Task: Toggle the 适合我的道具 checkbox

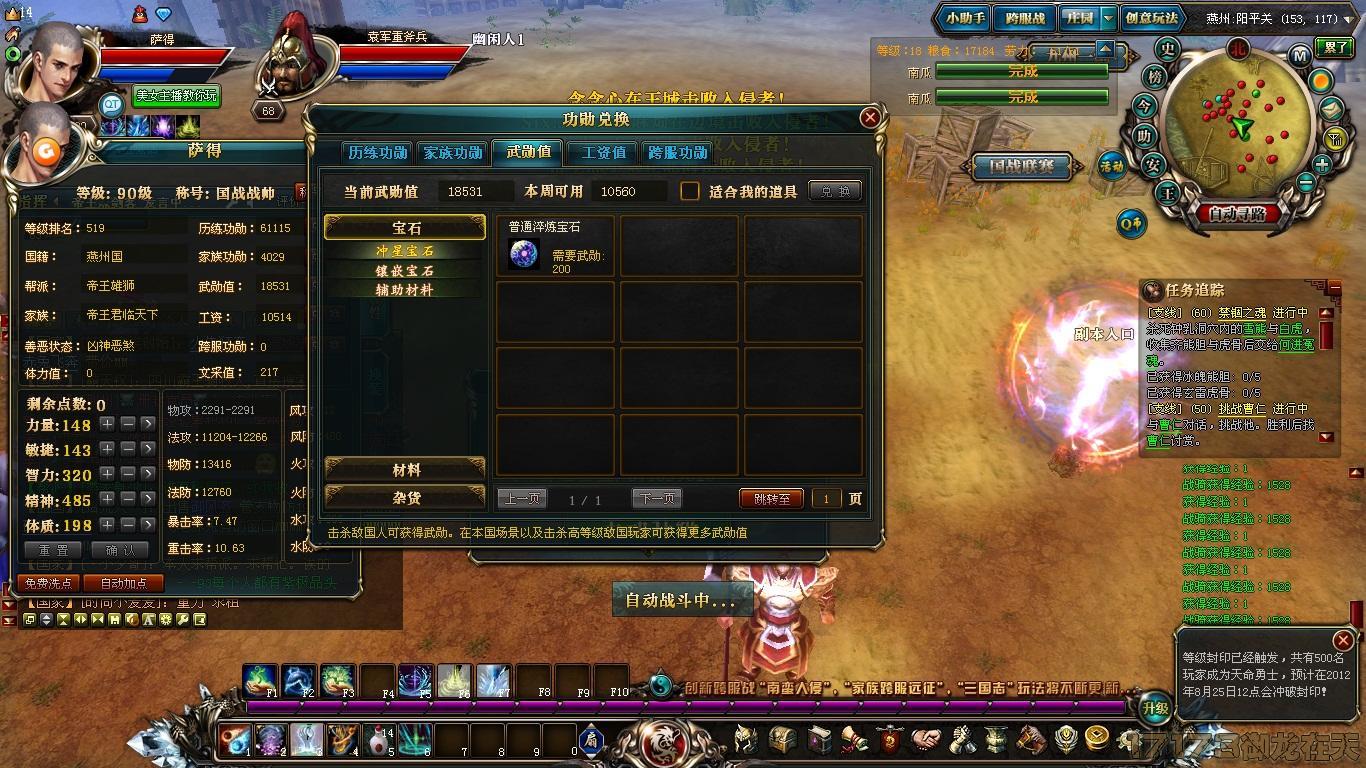Action: [690, 191]
